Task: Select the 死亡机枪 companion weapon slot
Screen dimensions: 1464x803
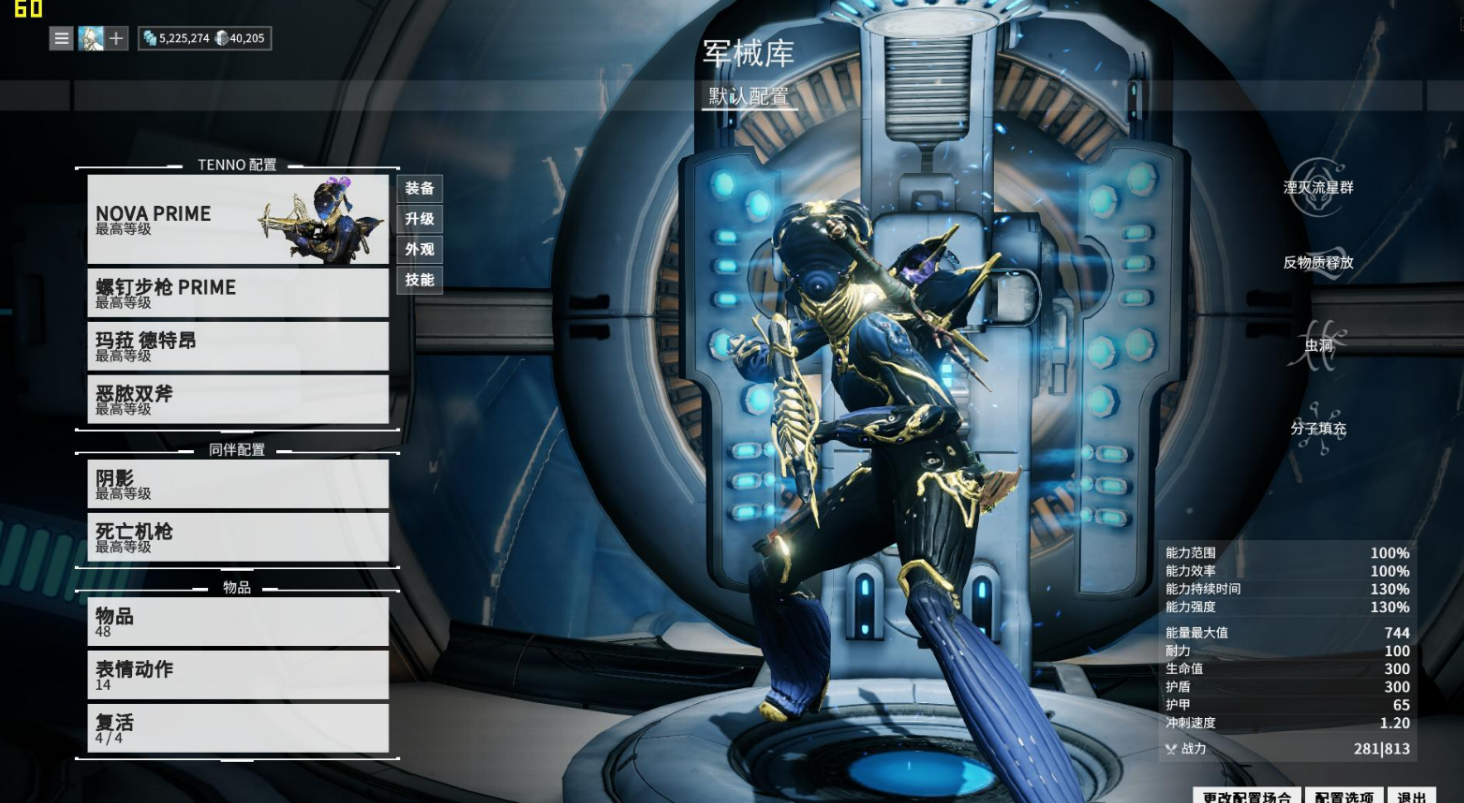Action: tap(238, 537)
